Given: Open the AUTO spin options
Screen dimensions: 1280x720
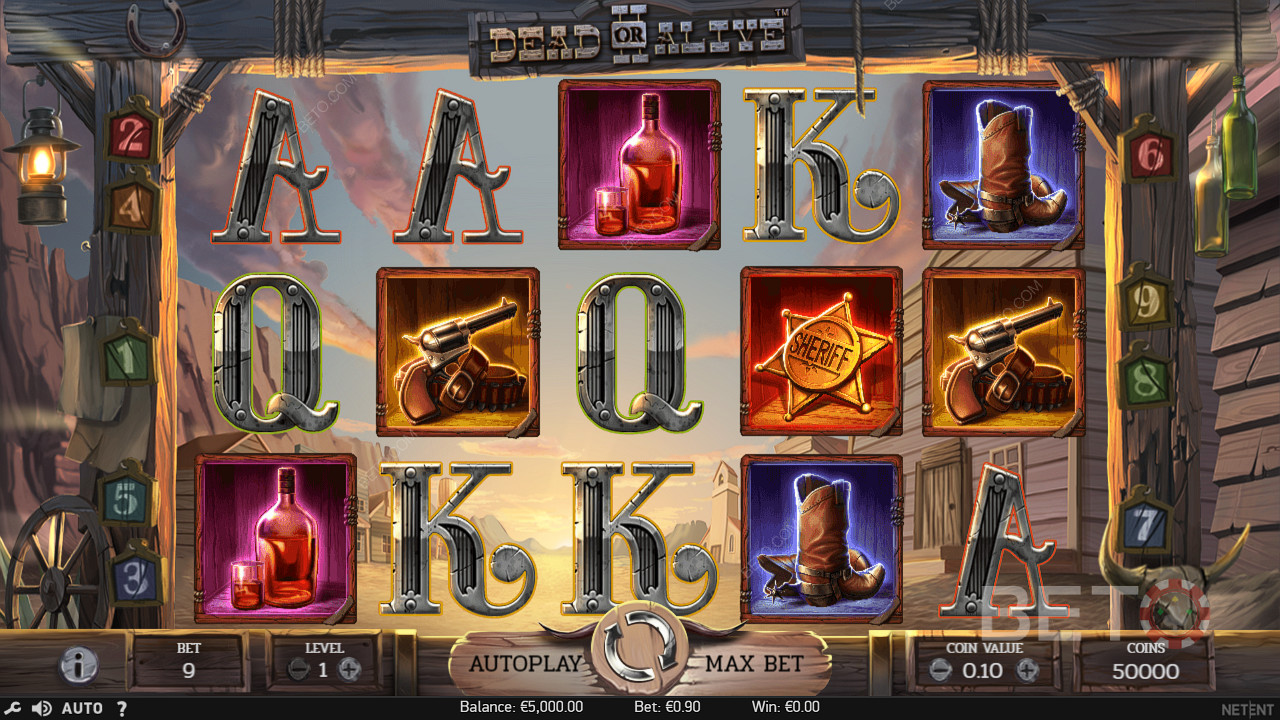Looking at the screenshot, I should point(82,708).
